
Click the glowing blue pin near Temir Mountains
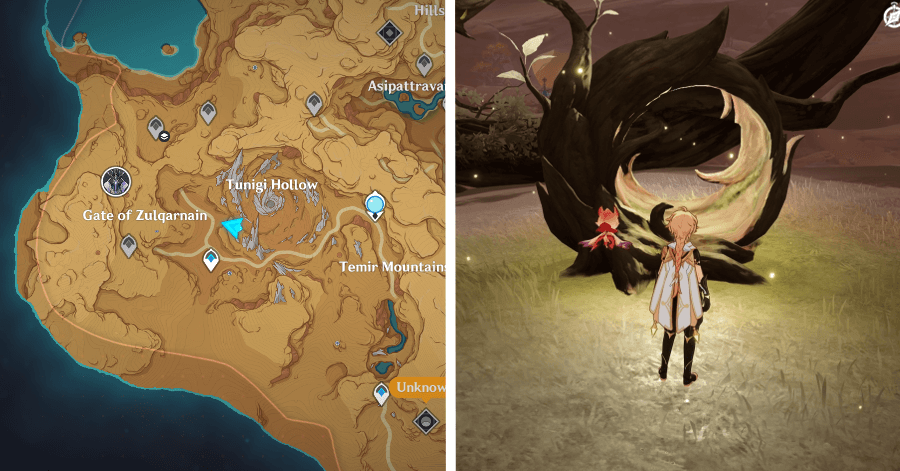[x=375, y=206]
